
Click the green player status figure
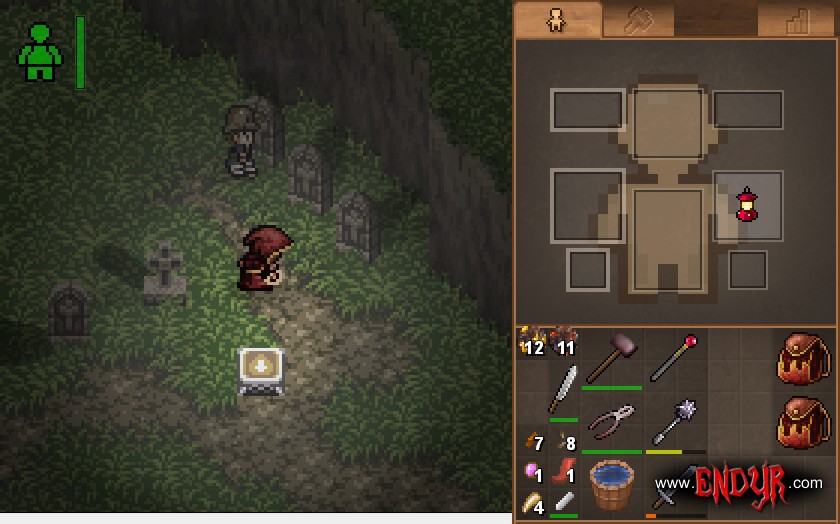(x=40, y=53)
